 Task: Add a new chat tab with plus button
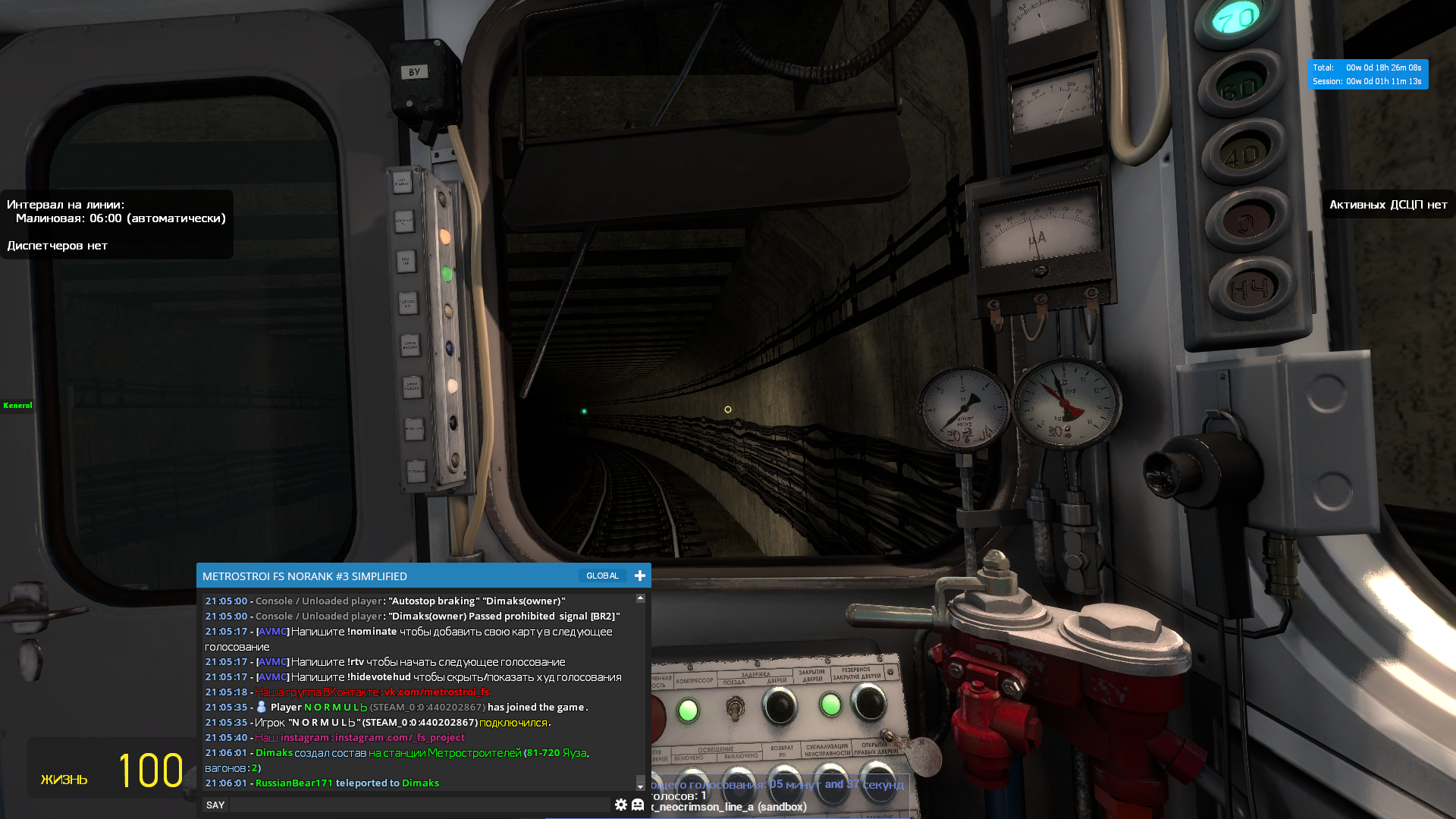click(x=640, y=576)
